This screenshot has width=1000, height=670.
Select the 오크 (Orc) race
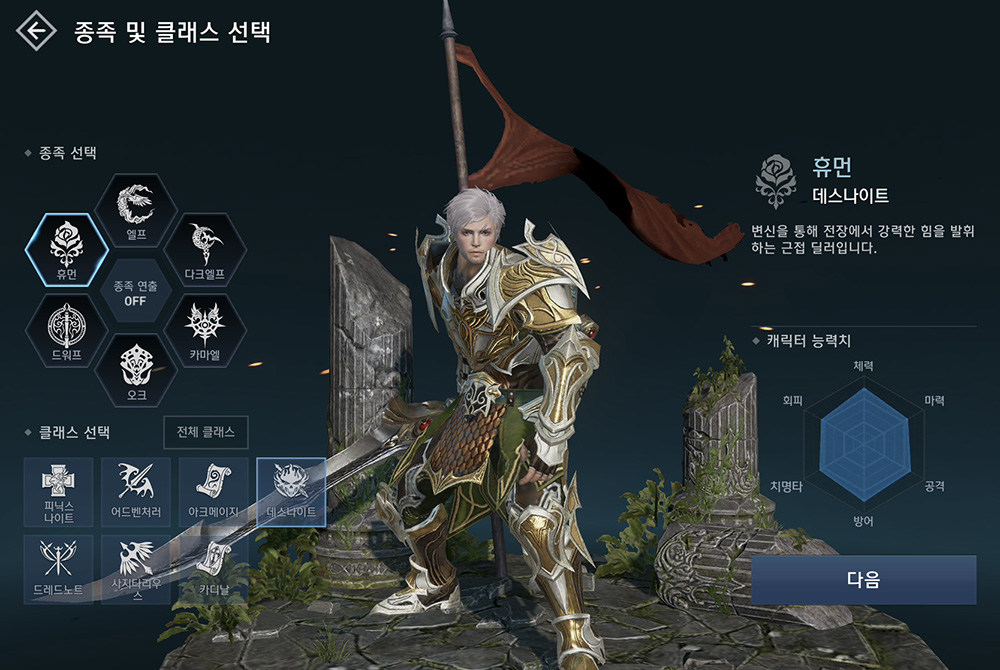coord(135,370)
